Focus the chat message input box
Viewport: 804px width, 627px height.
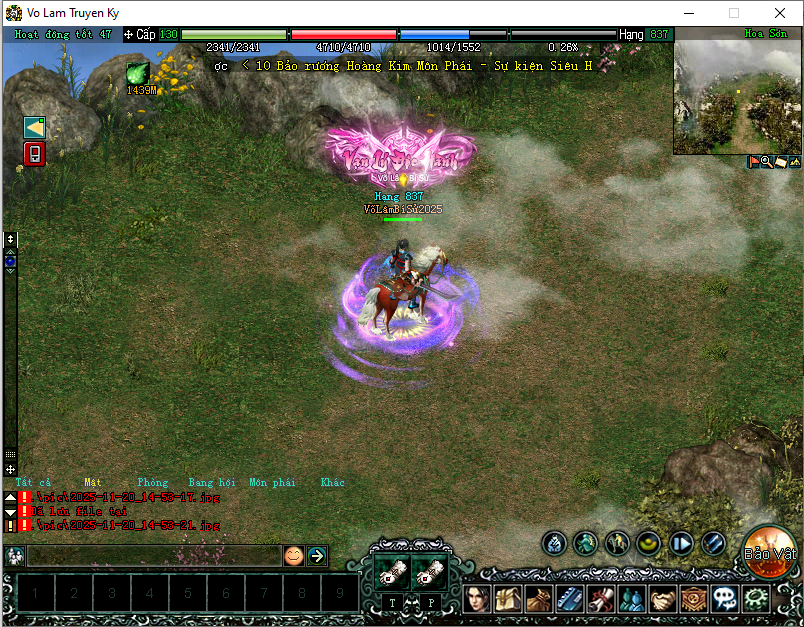153,555
